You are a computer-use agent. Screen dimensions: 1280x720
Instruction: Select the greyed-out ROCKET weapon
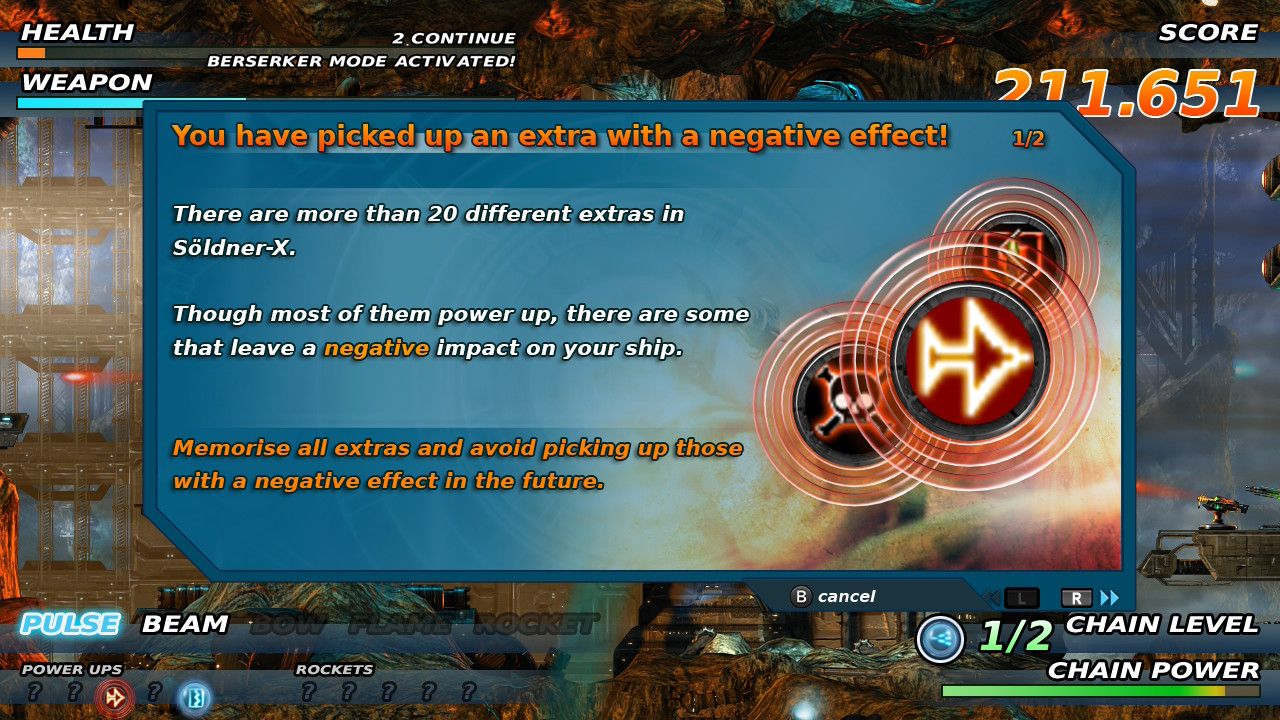click(x=535, y=626)
